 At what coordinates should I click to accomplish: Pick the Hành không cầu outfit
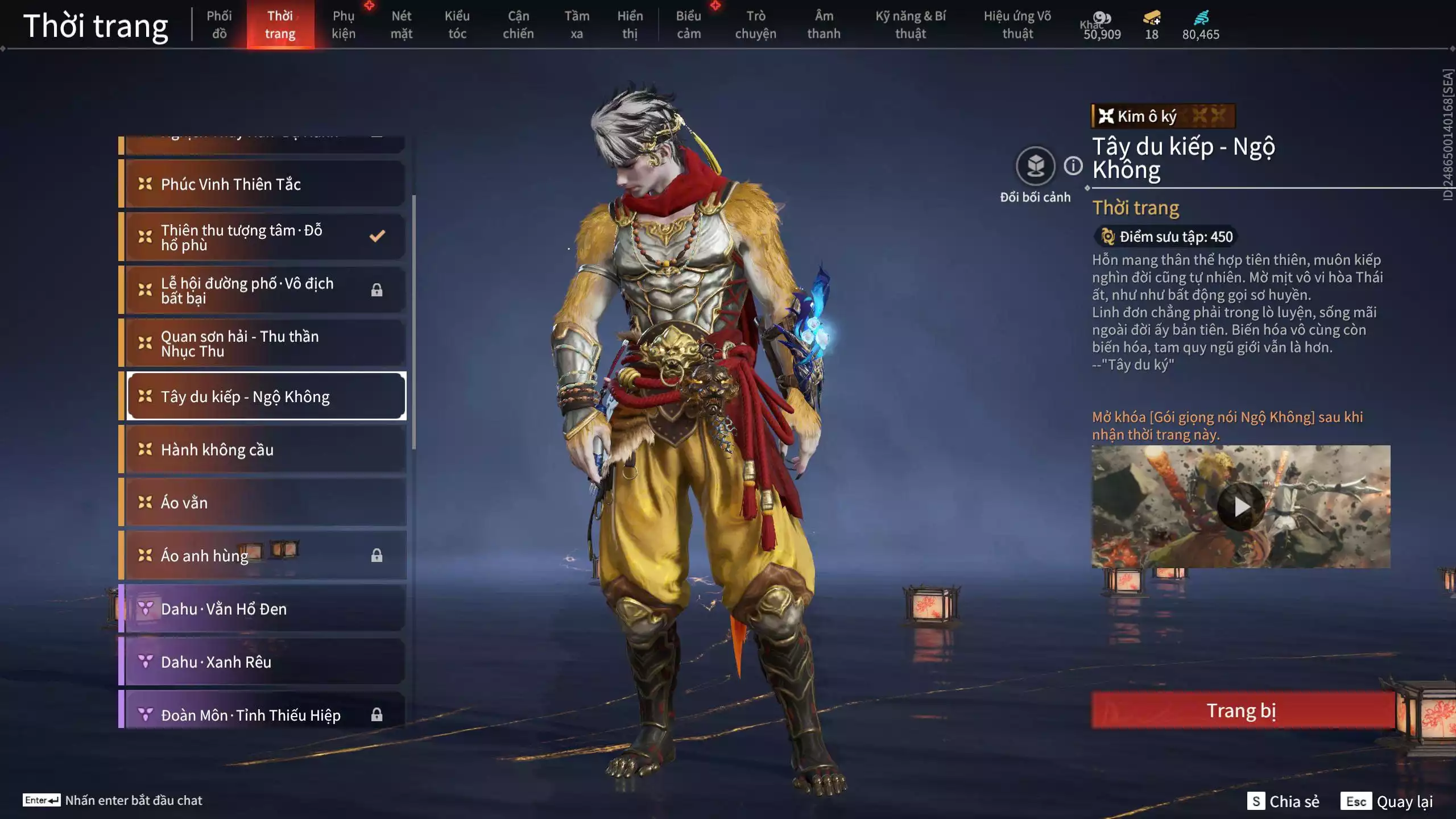[265, 450]
